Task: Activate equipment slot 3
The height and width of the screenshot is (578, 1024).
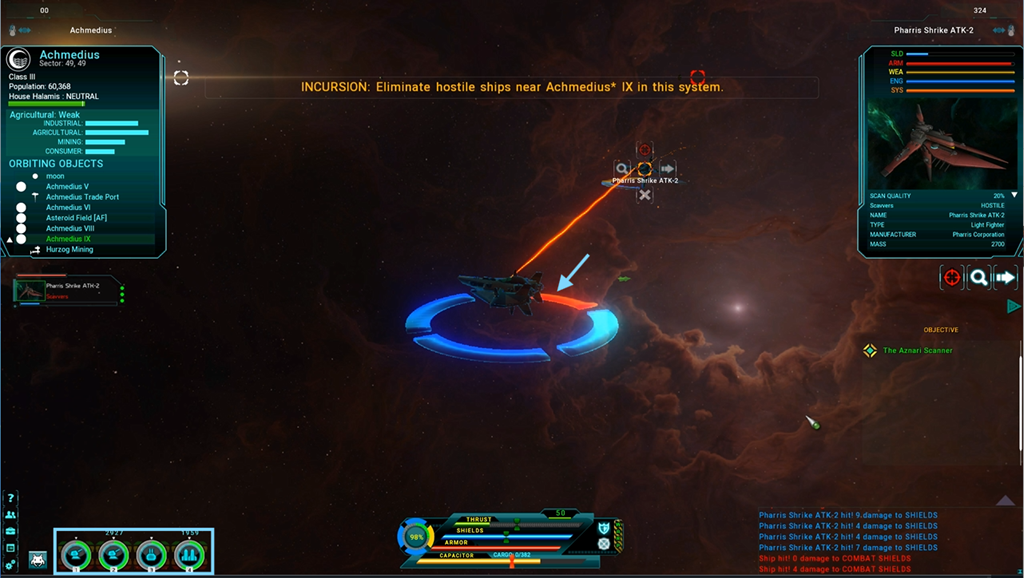Action: [x=151, y=554]
